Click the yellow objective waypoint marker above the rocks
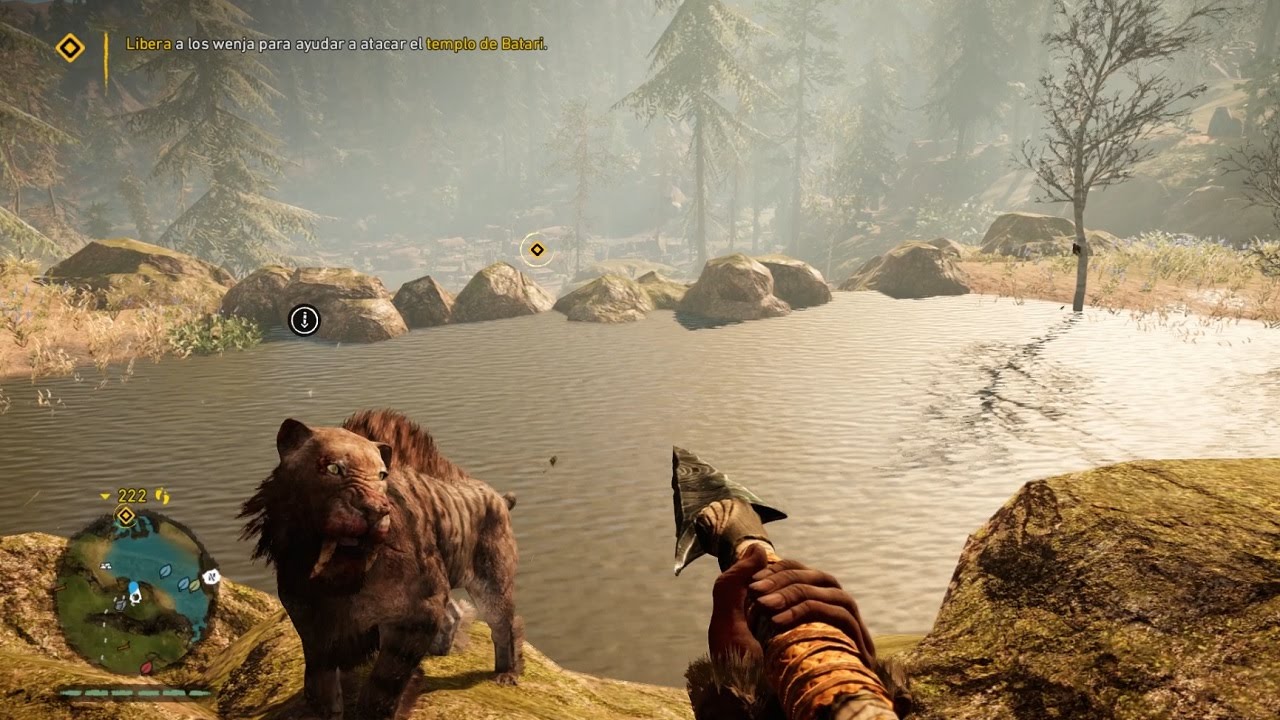This screenshot has width=1280, height=720. (x=537, y=249)
